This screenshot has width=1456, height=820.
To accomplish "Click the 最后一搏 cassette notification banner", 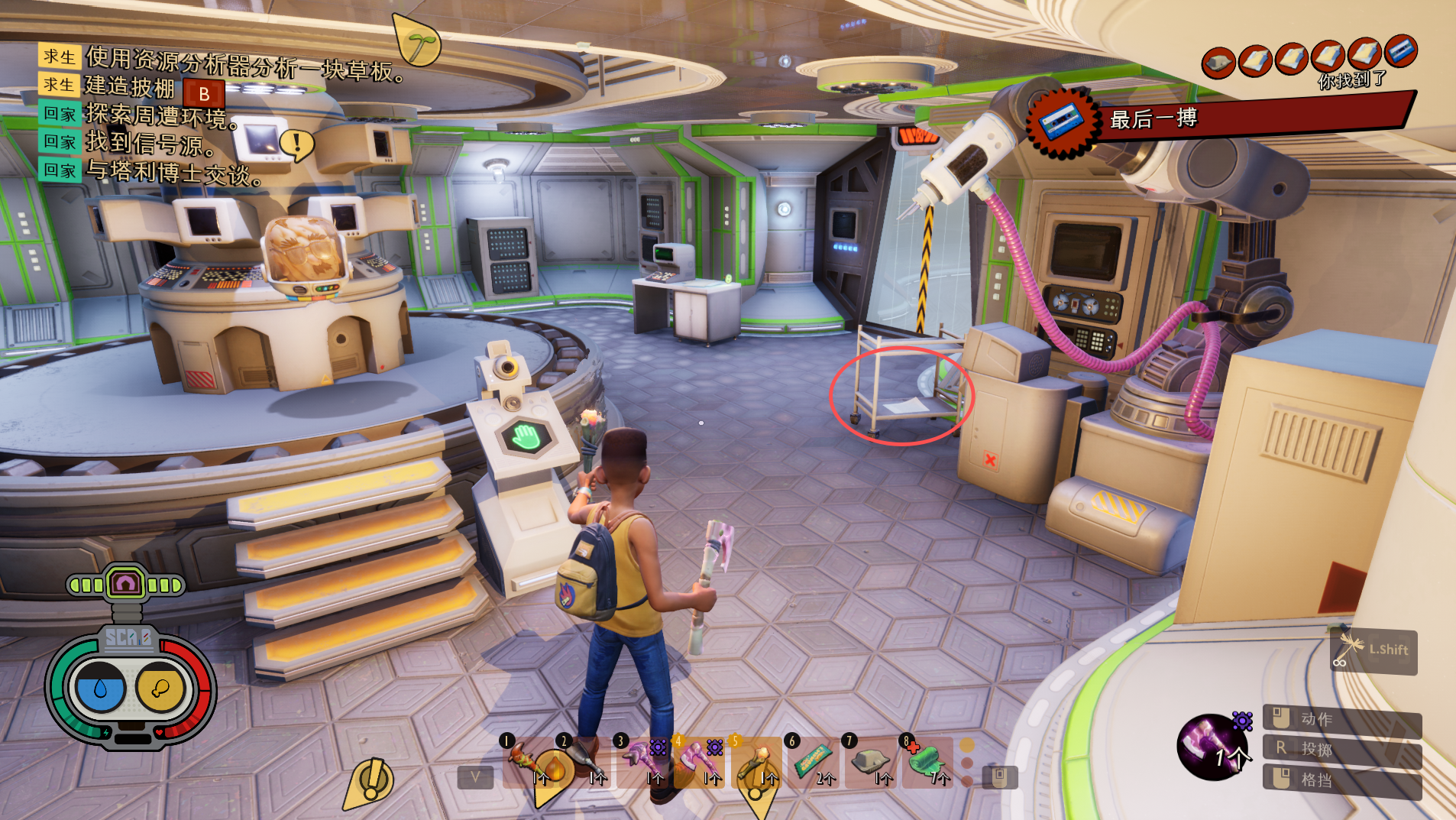I will (1222, 118).
